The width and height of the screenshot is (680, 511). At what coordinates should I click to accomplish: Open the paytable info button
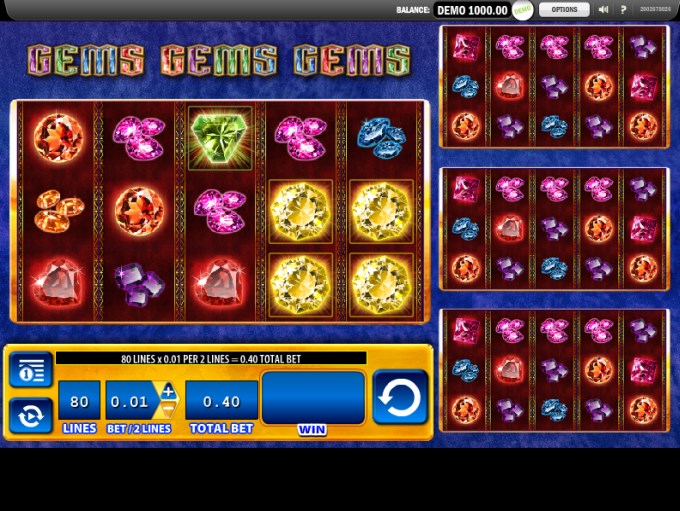[x=30, y=371]
